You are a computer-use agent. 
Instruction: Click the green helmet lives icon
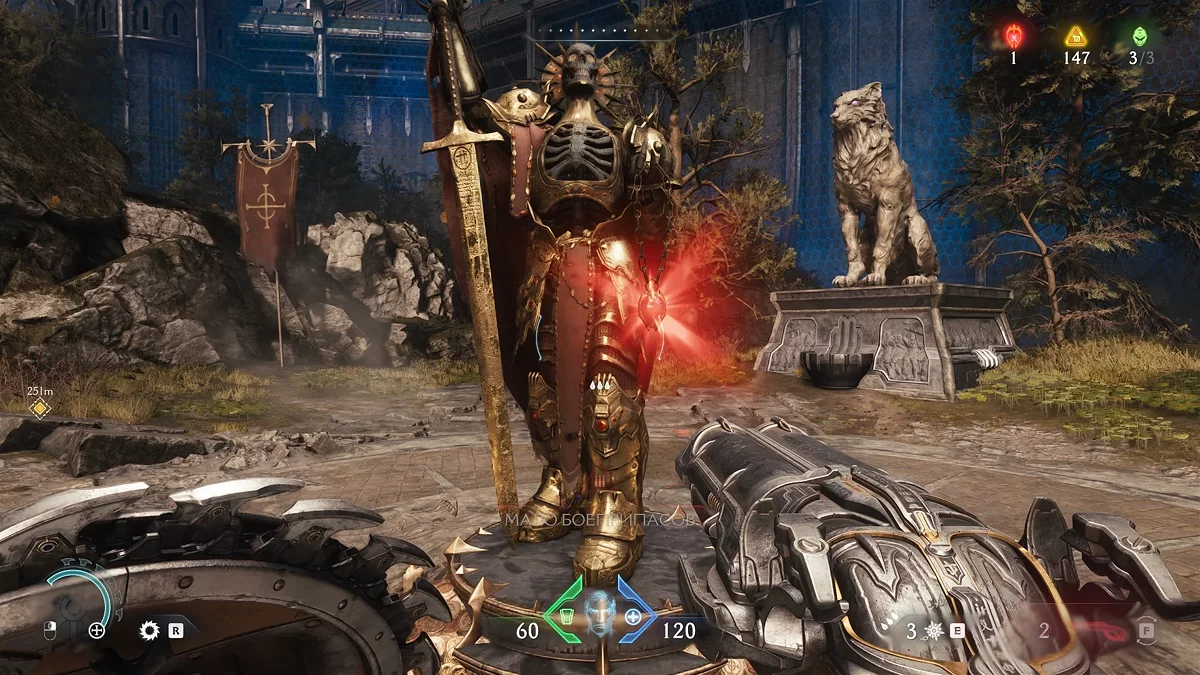pyautogui.click(x=1139, y=37)
